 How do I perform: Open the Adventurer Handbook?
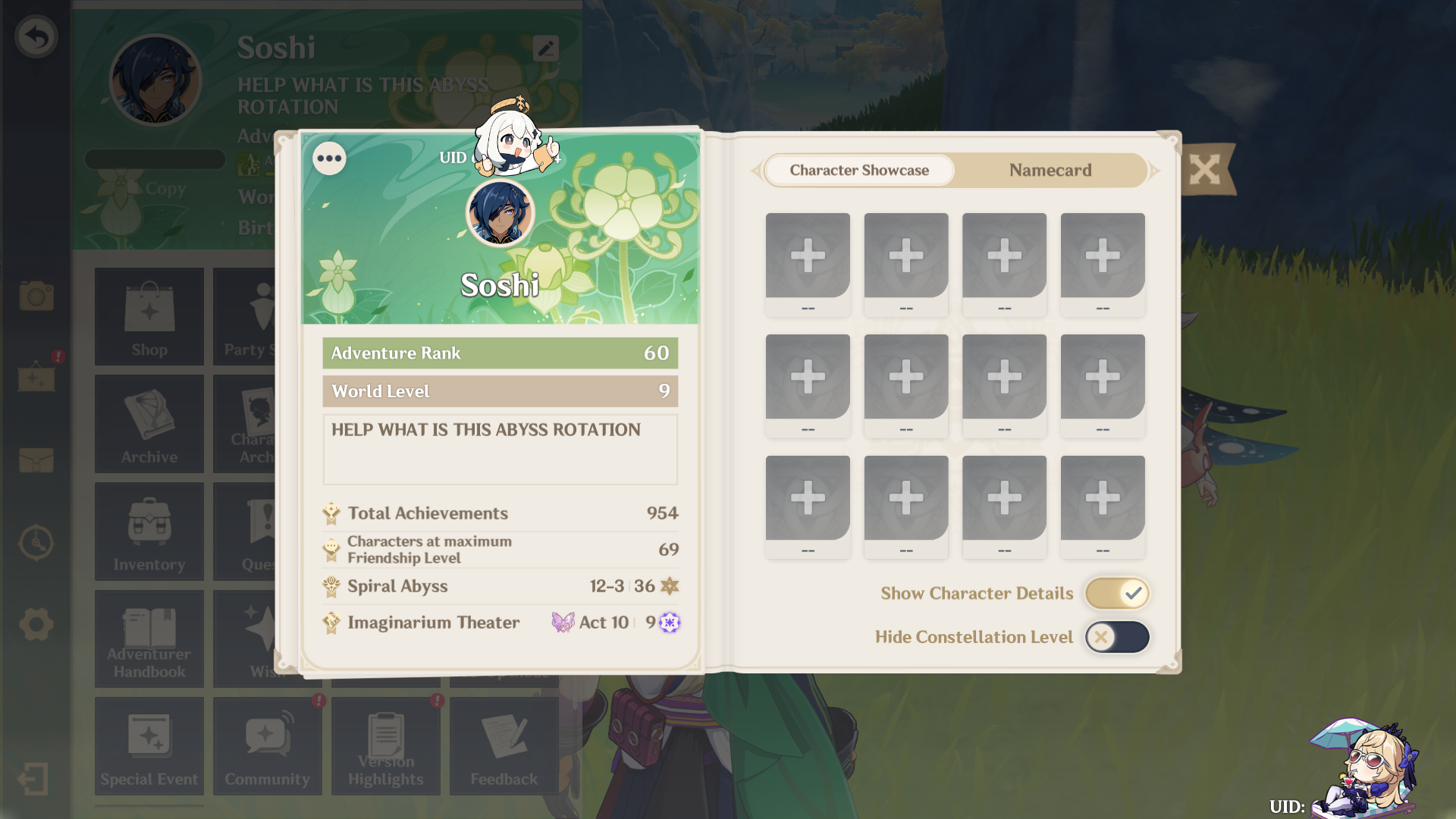click(x=149, y=639)
